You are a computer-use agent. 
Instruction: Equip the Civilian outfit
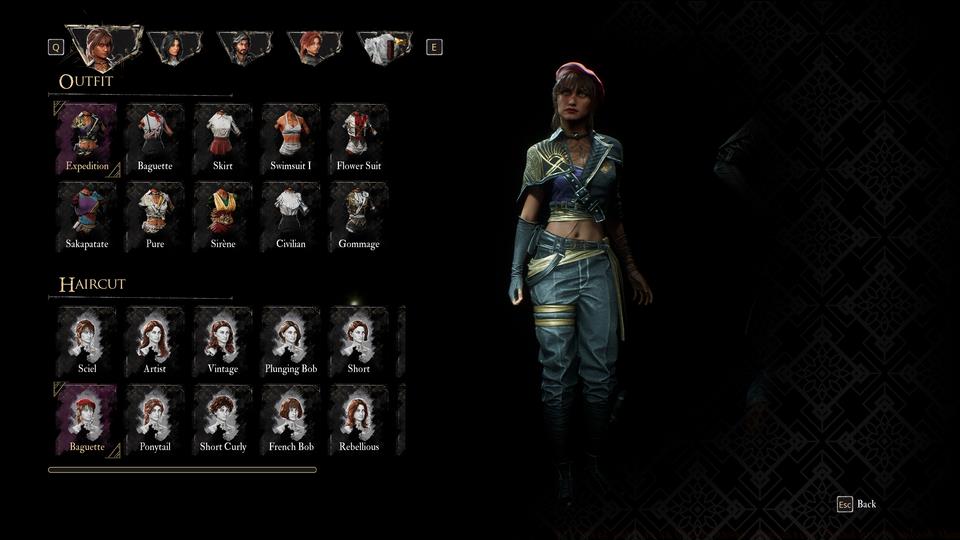[x=291, y=216]
